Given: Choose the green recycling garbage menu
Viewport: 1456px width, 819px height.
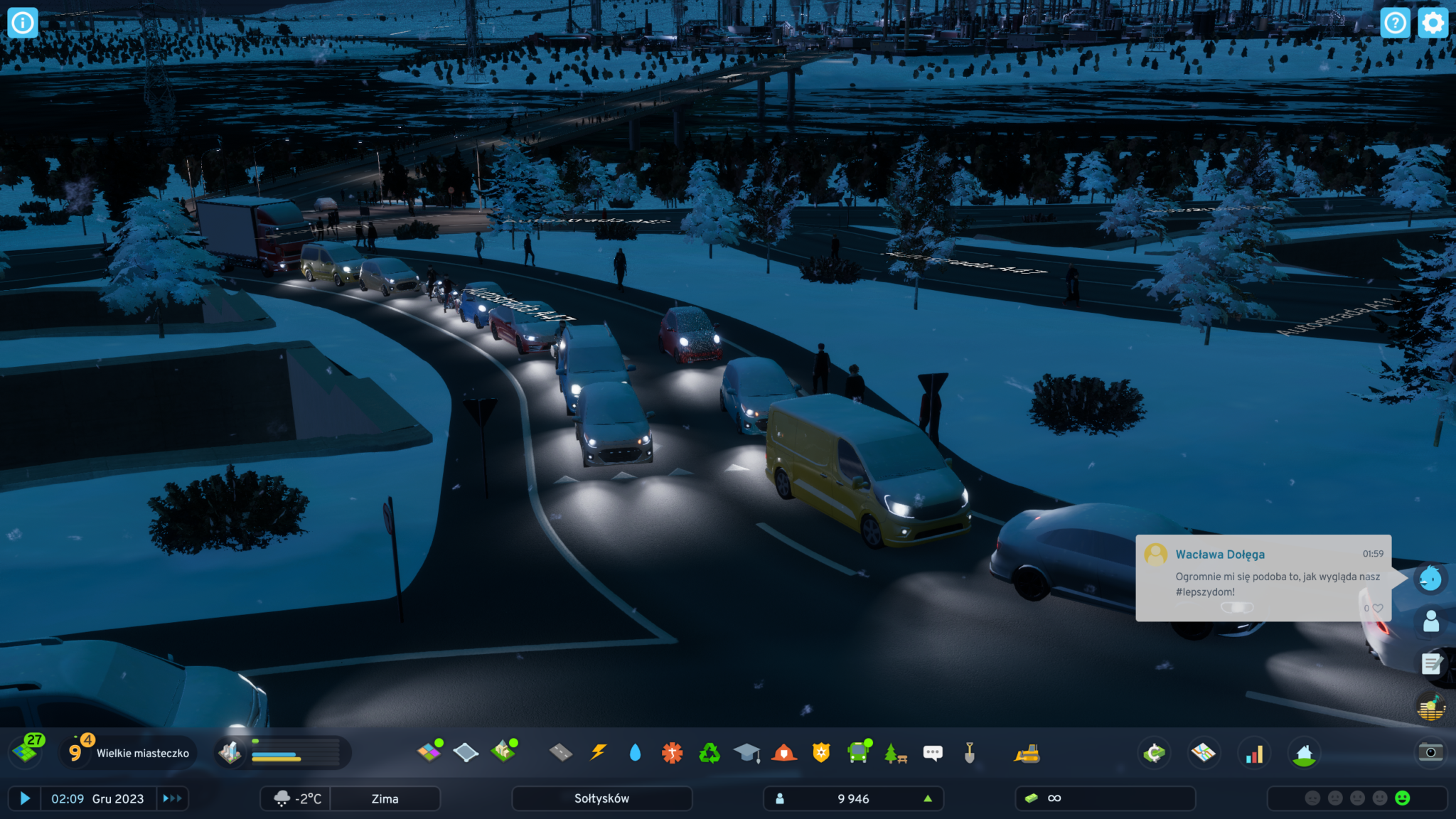Looking at the screenshot, I should point(709,752).
